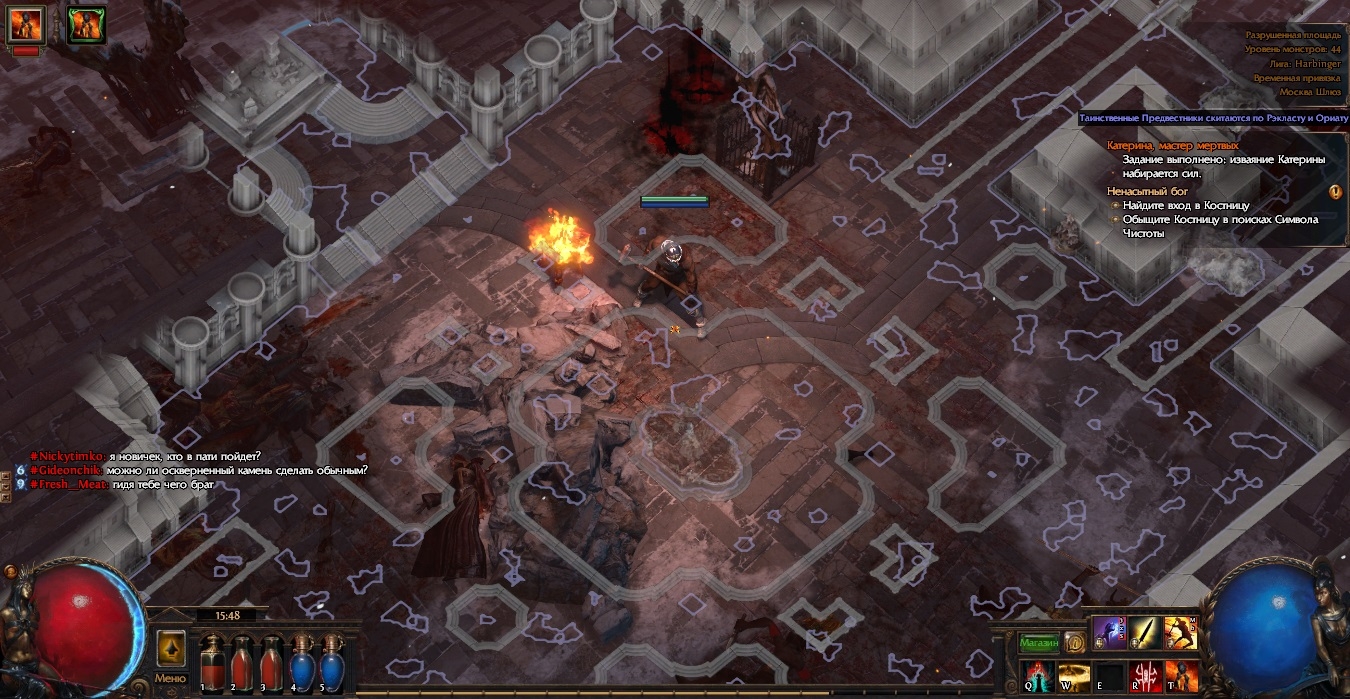Use the half-empty life flask numbered 1

tap(212, 663)
